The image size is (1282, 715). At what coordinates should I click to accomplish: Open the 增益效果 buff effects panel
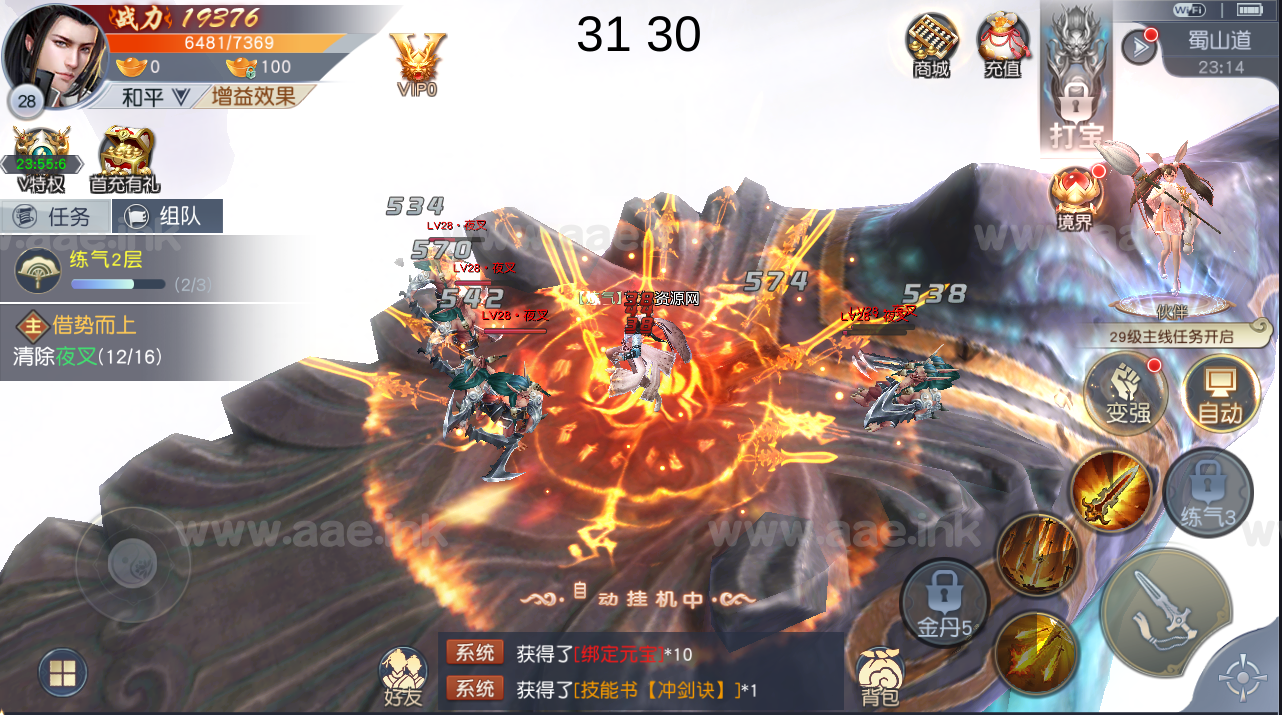253,97
